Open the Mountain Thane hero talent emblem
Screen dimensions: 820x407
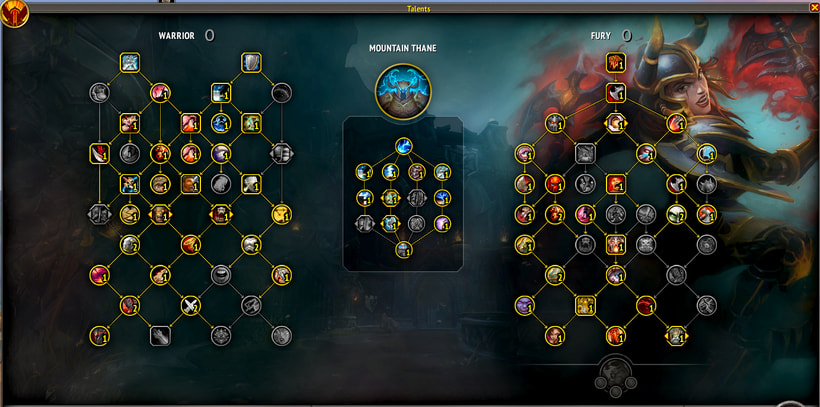pos(402,88)
